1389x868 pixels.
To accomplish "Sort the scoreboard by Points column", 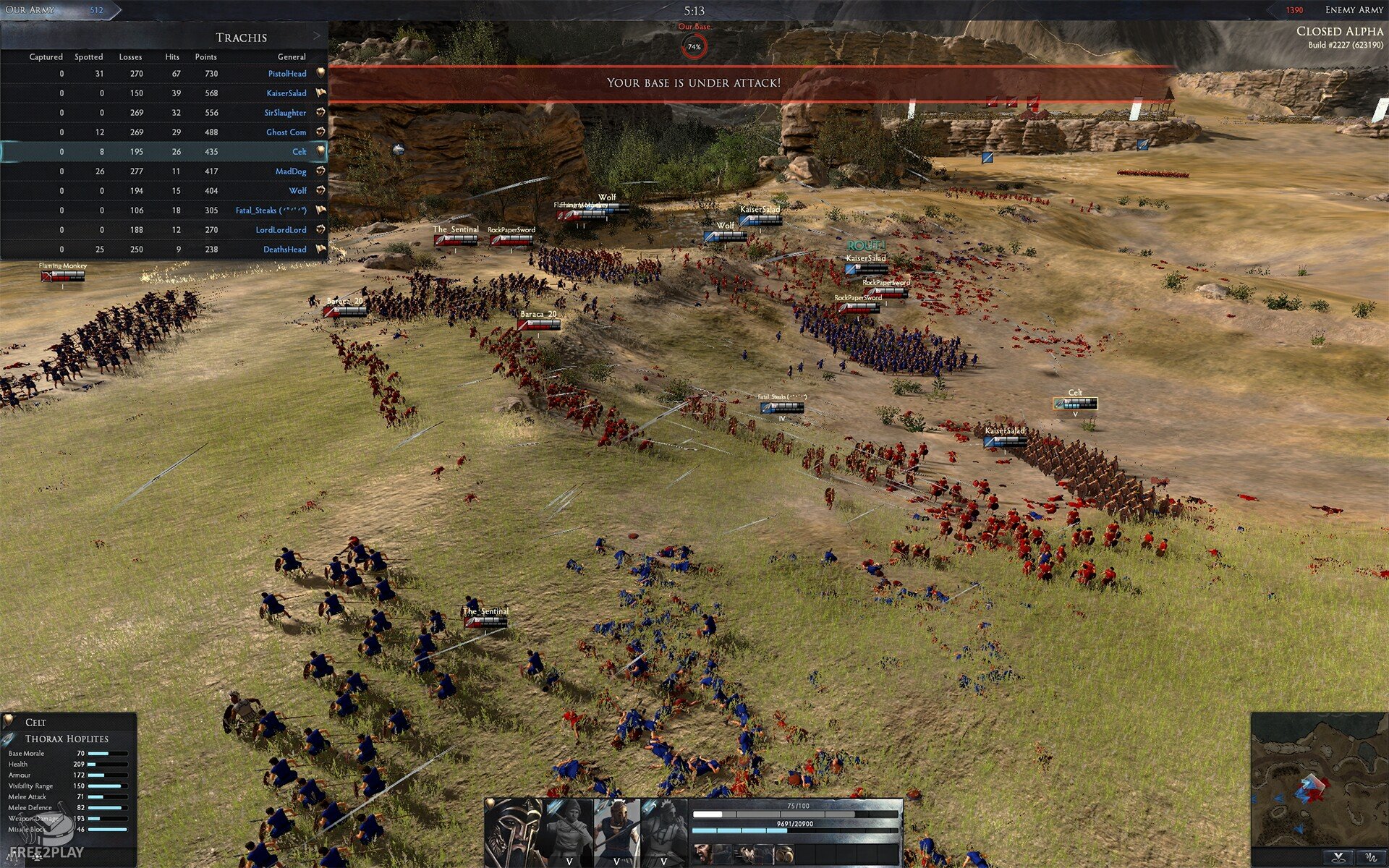I will (205, 56).
